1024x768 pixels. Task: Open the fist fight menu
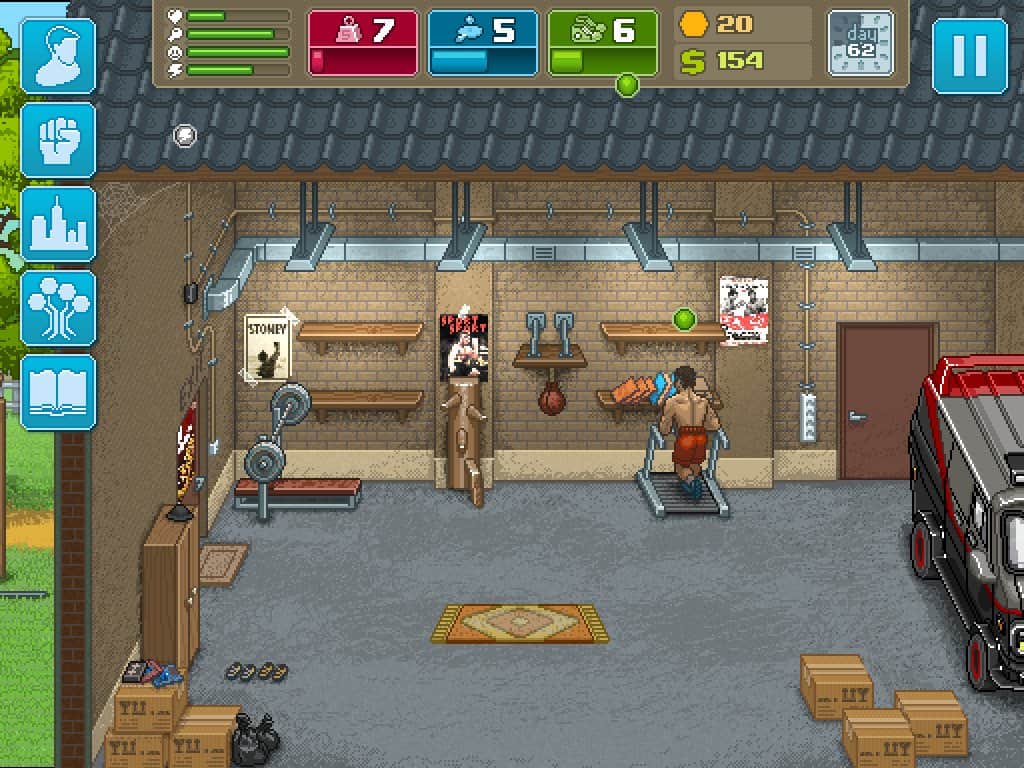tap(59, 140)
